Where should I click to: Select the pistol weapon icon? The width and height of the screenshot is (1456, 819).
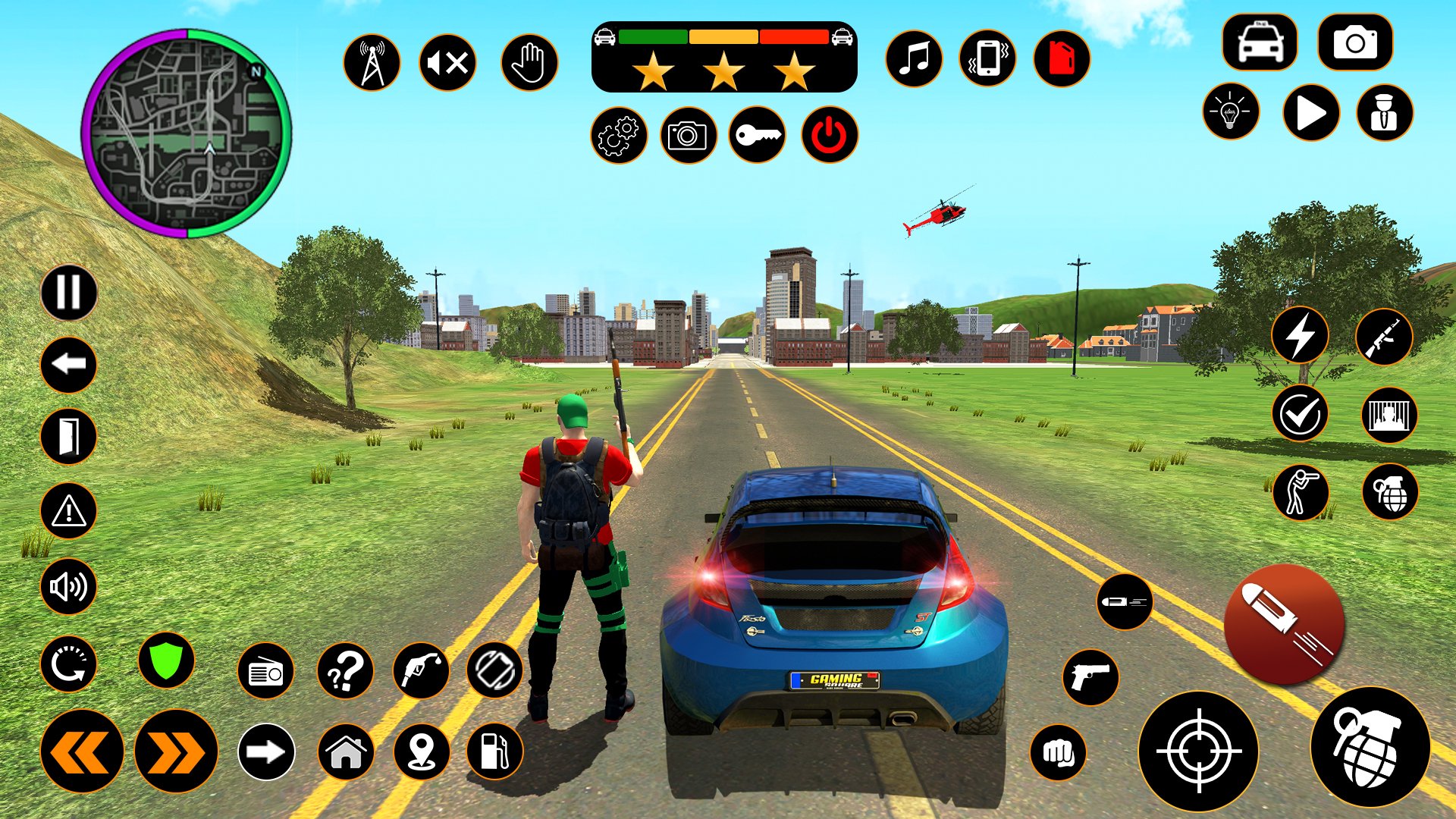(1090, 677)
